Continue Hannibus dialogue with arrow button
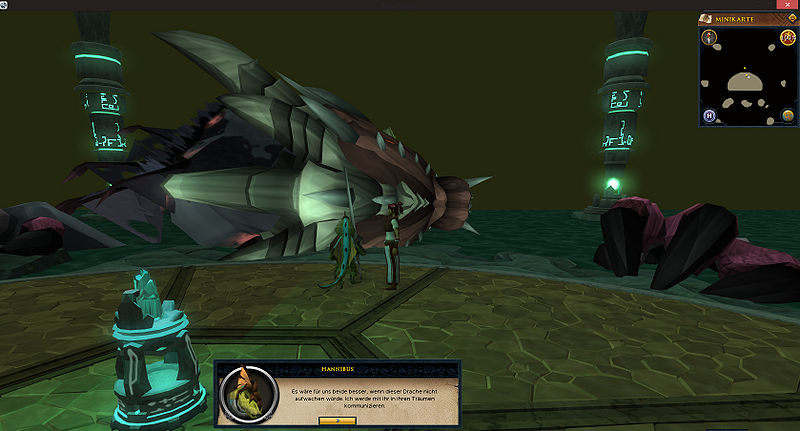Viewport: 800px width, 431px height. click(337, 421)
